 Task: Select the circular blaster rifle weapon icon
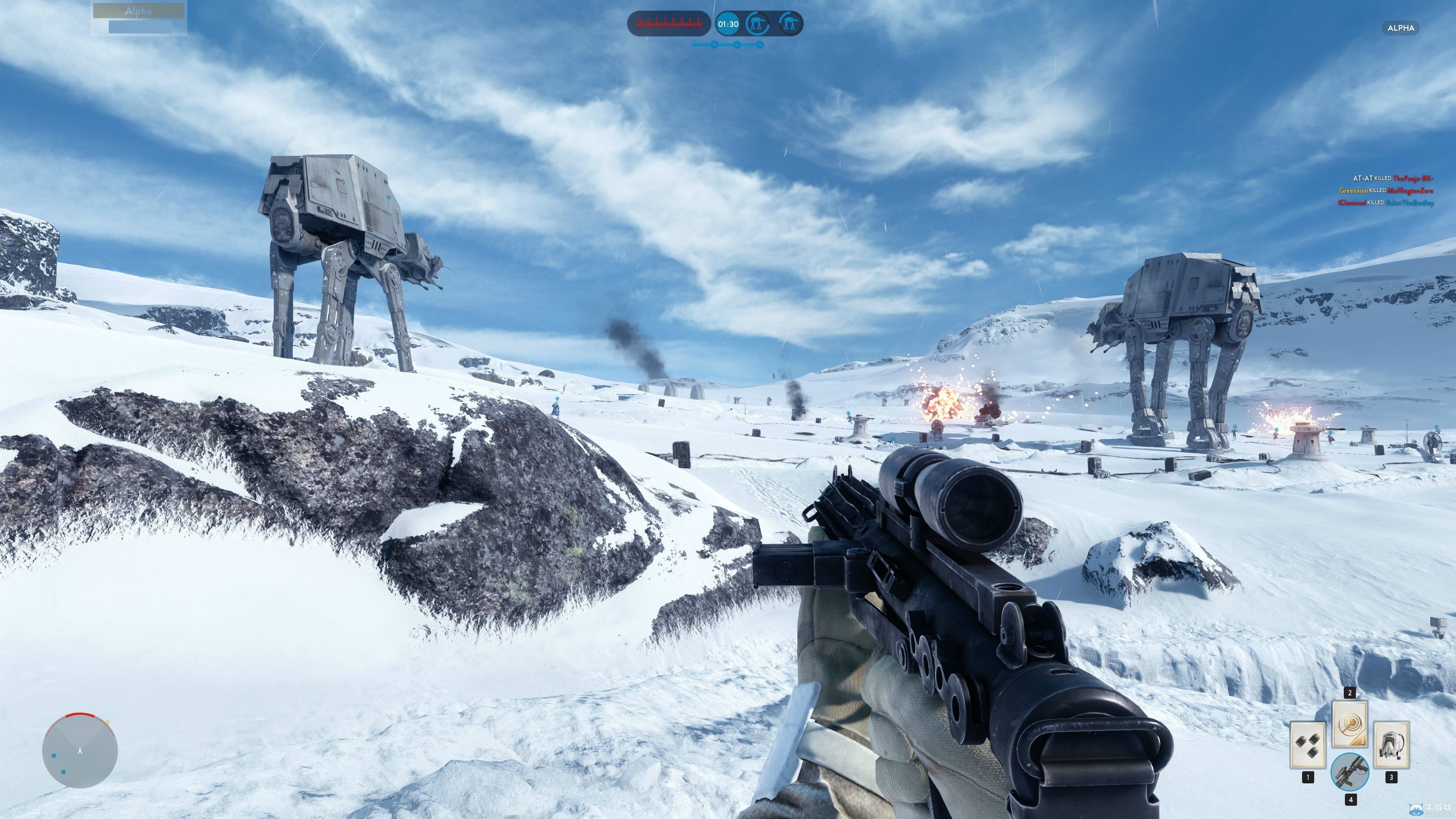(1350, 772)
